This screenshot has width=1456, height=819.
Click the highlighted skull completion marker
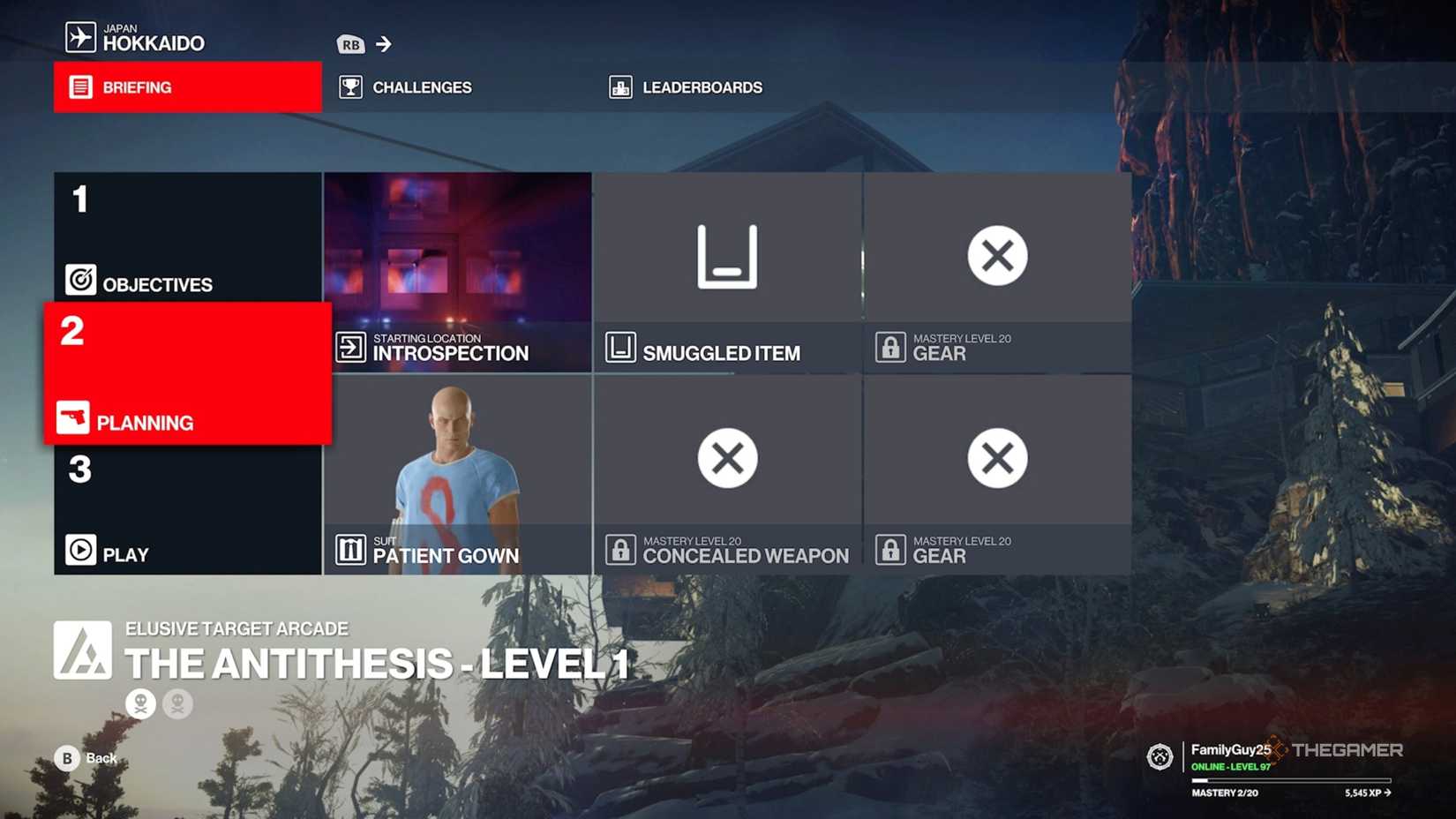click(x=140, y=703)
